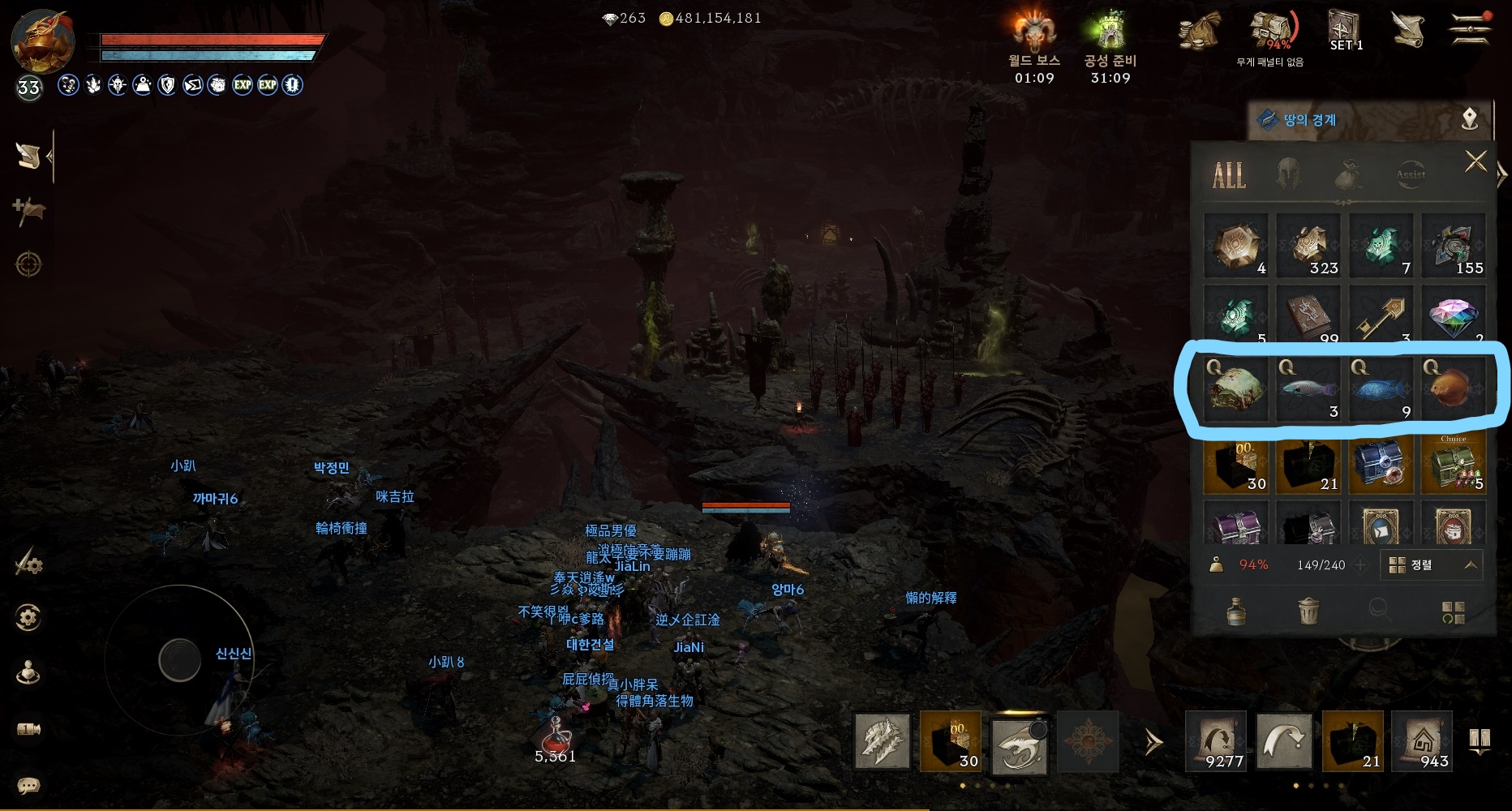1512x811 pixels.
Task: Click the trash can delete button
Action: pyautogui.click(x=1308, y=611)
